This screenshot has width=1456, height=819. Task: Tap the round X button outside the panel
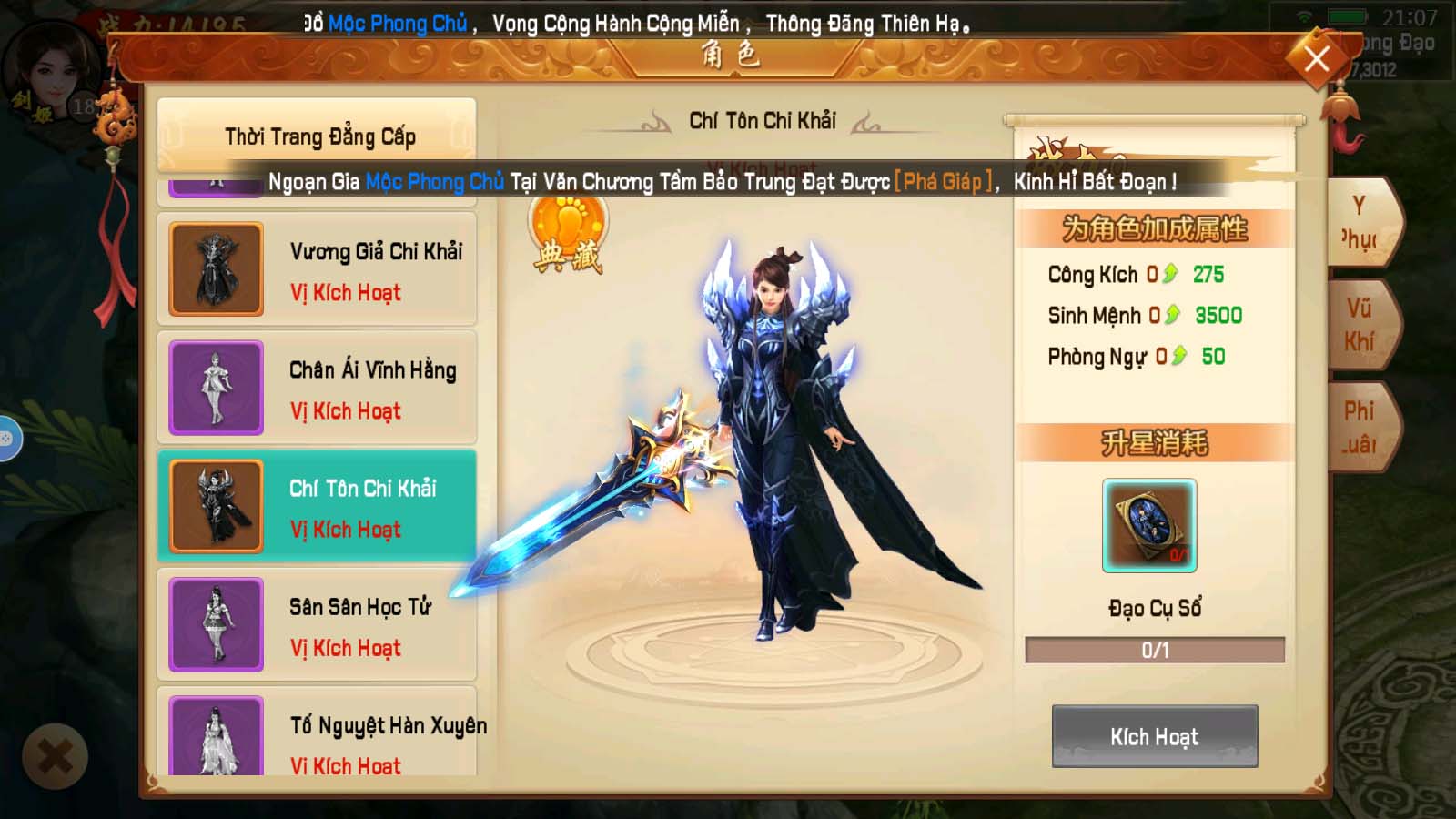(55, 755)
